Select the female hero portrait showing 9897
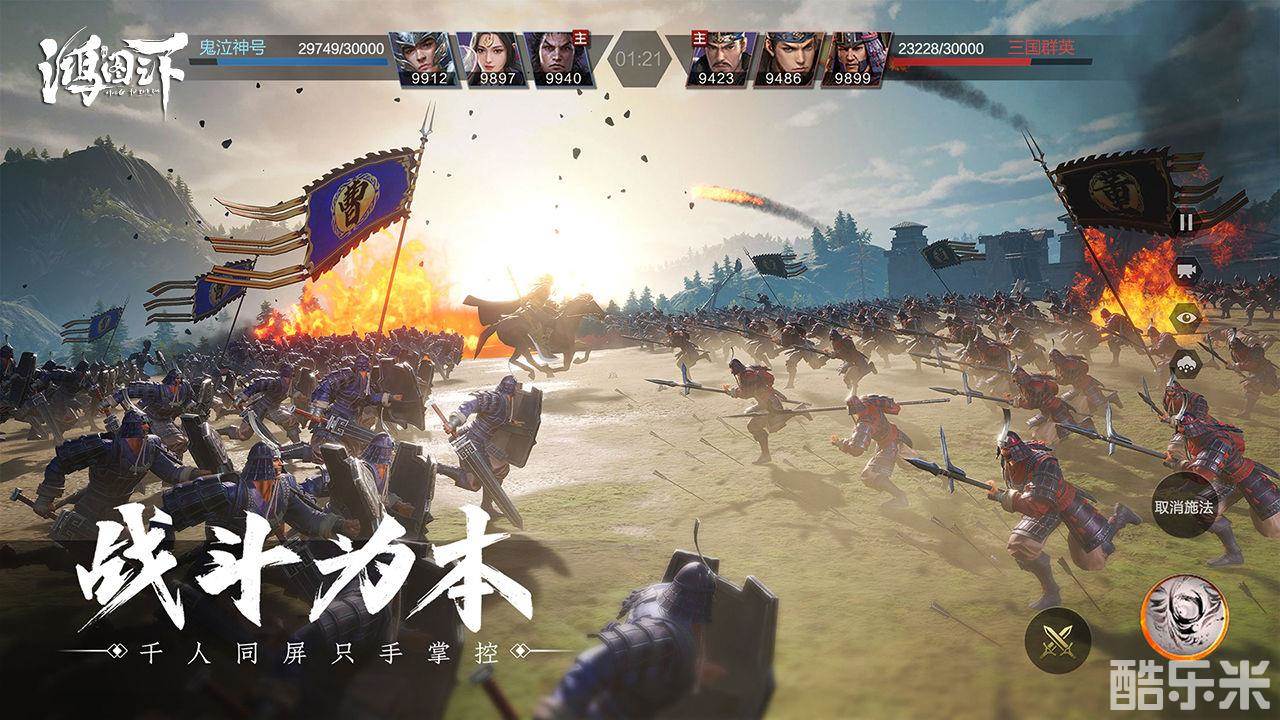This screenshot has height=720, width=1280. coord(494,58)
